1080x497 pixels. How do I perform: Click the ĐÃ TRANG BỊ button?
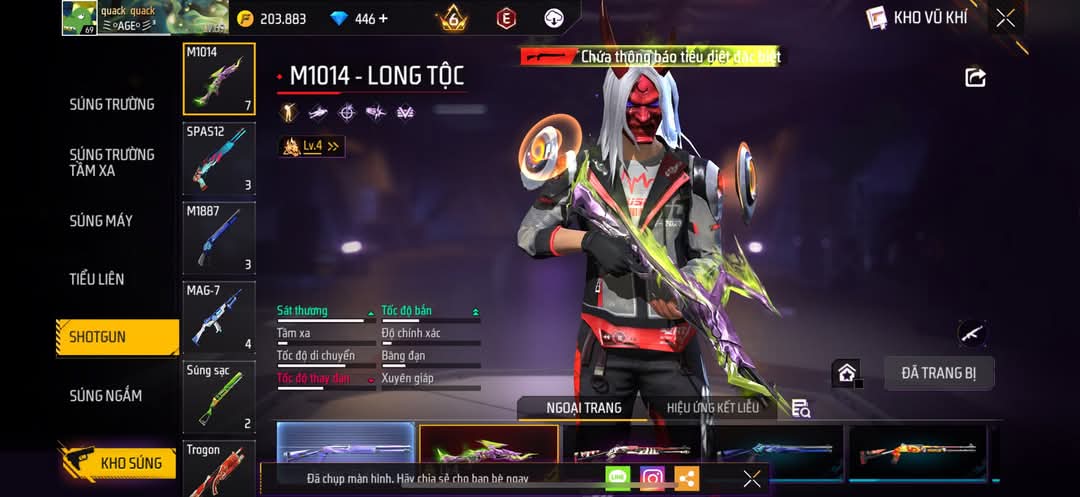click(938, 374)
